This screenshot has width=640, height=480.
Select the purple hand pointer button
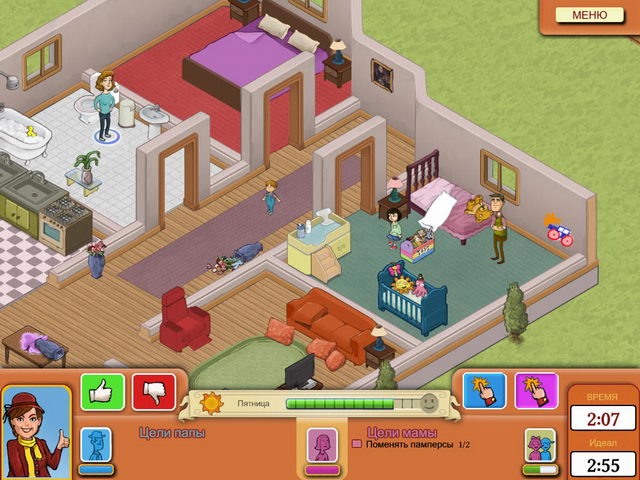[536, 391]
